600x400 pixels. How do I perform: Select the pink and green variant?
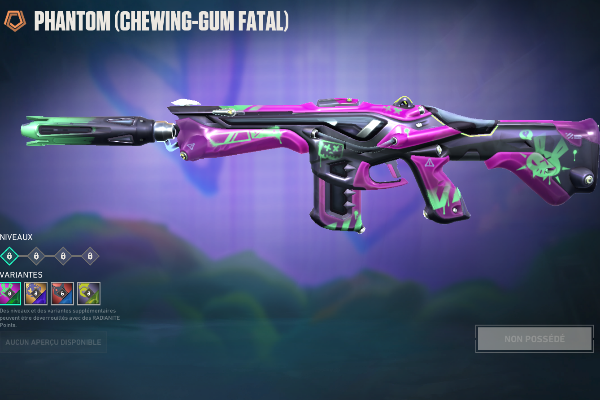coord(10,293)
